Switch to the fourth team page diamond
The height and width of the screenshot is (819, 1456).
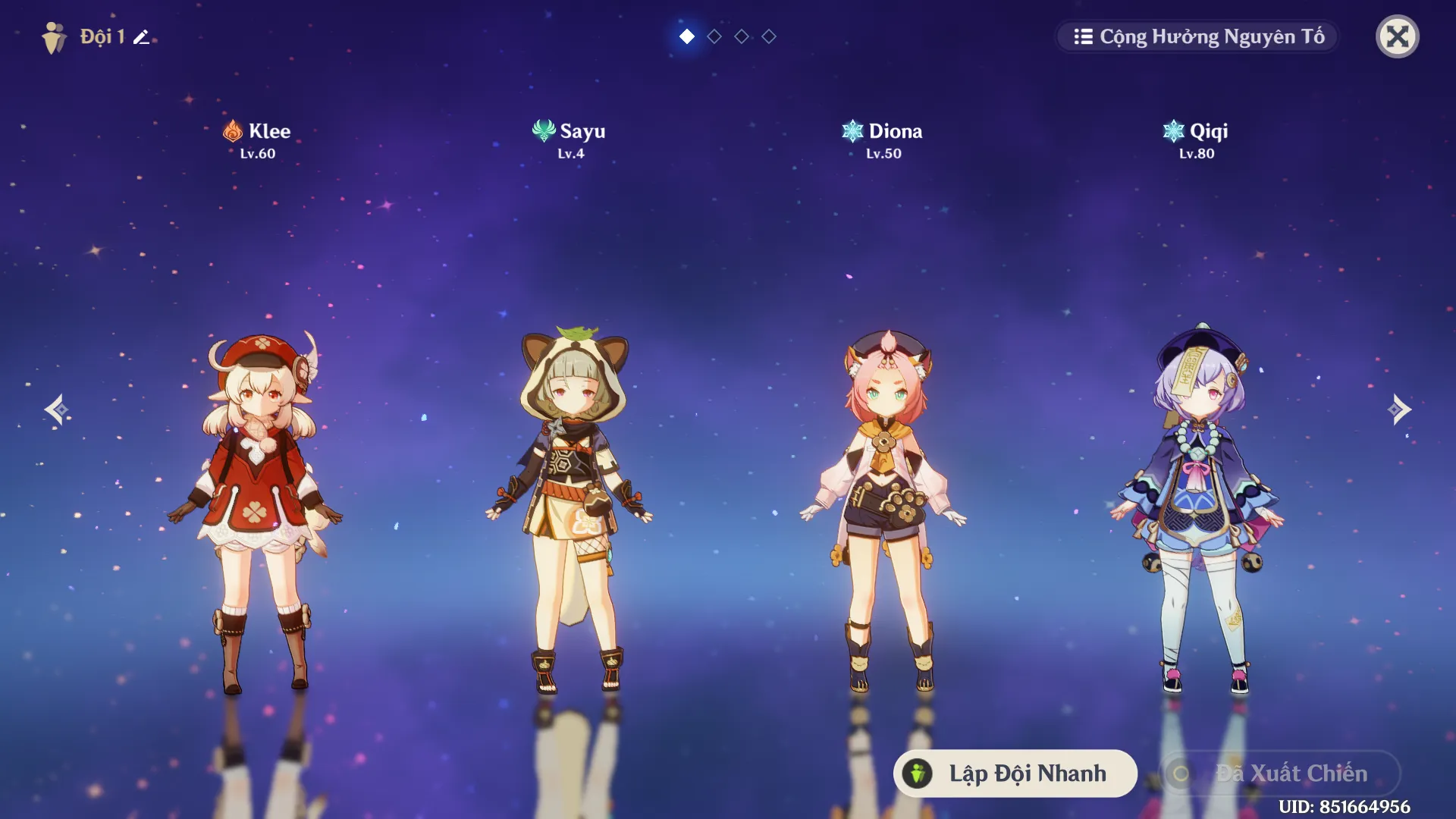tap(769, 36)
